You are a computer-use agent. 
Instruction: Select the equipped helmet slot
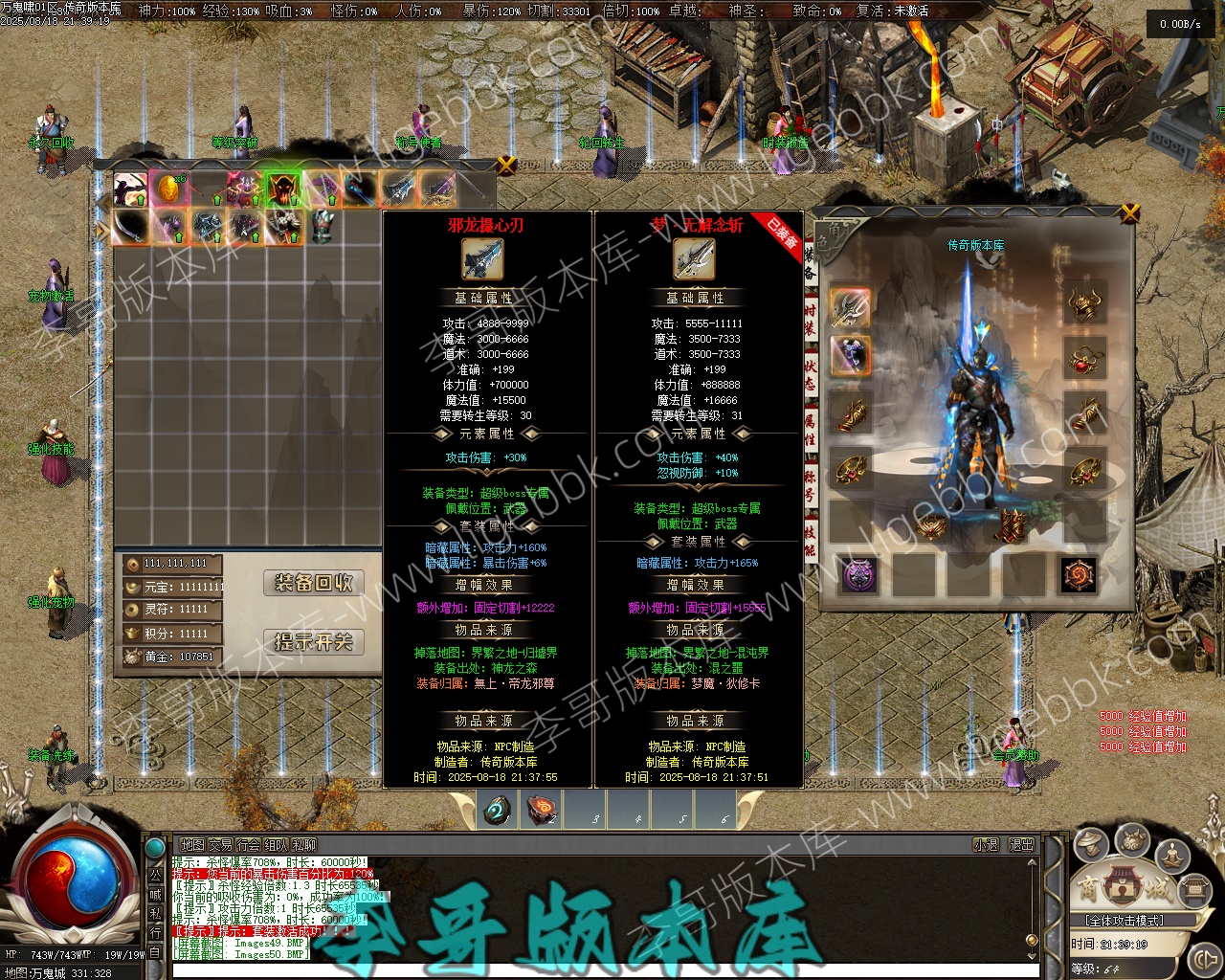[1084, 304]
